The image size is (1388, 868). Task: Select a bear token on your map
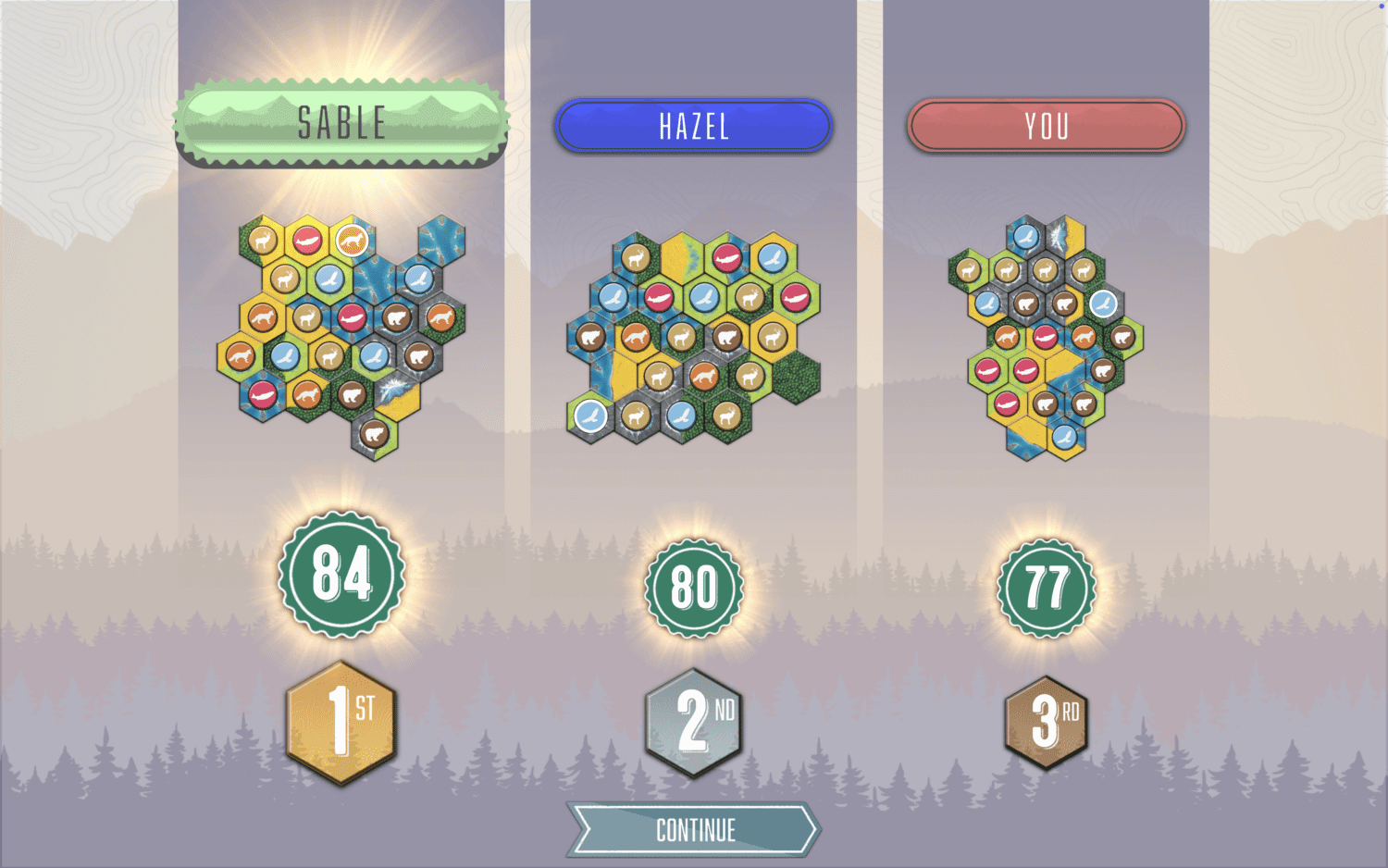pos(1026,304)
